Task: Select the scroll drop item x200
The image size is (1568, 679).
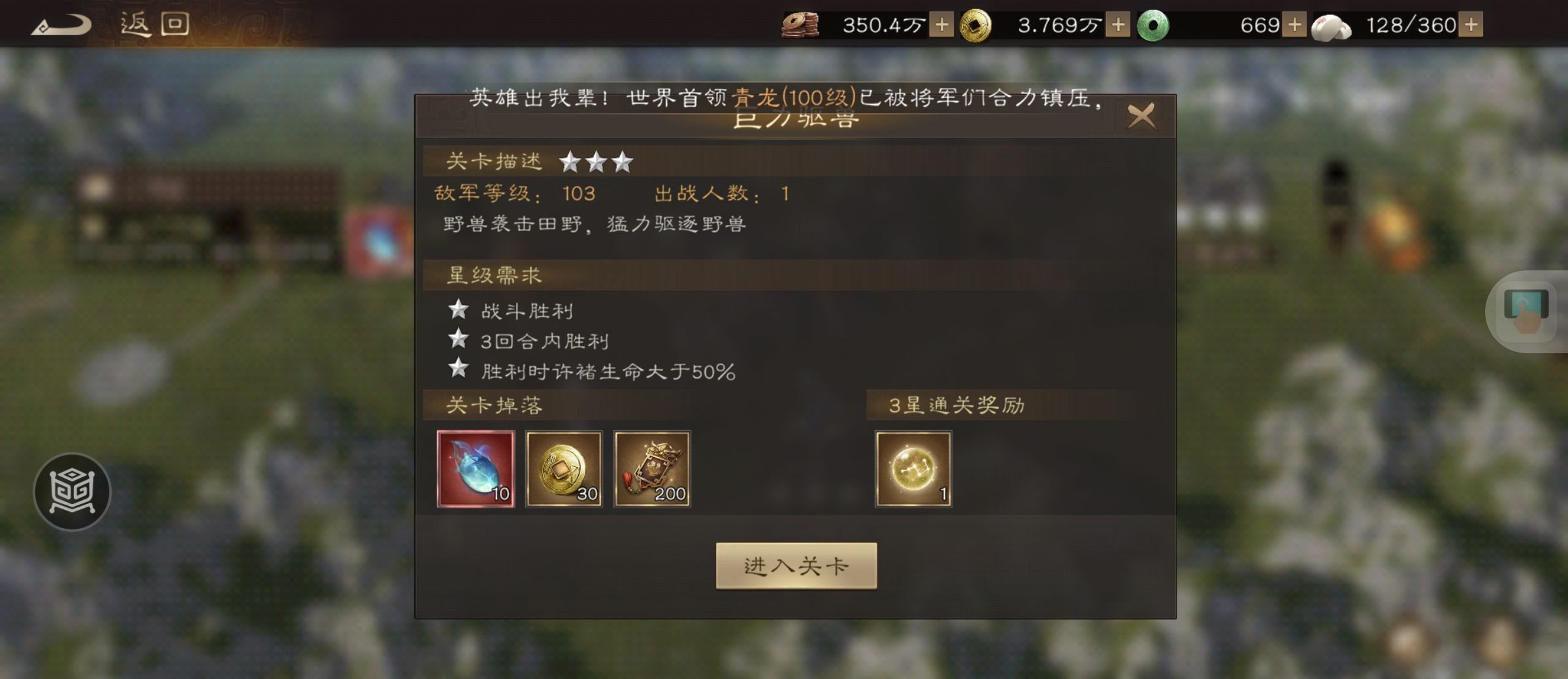Action: tap(653, 470)
